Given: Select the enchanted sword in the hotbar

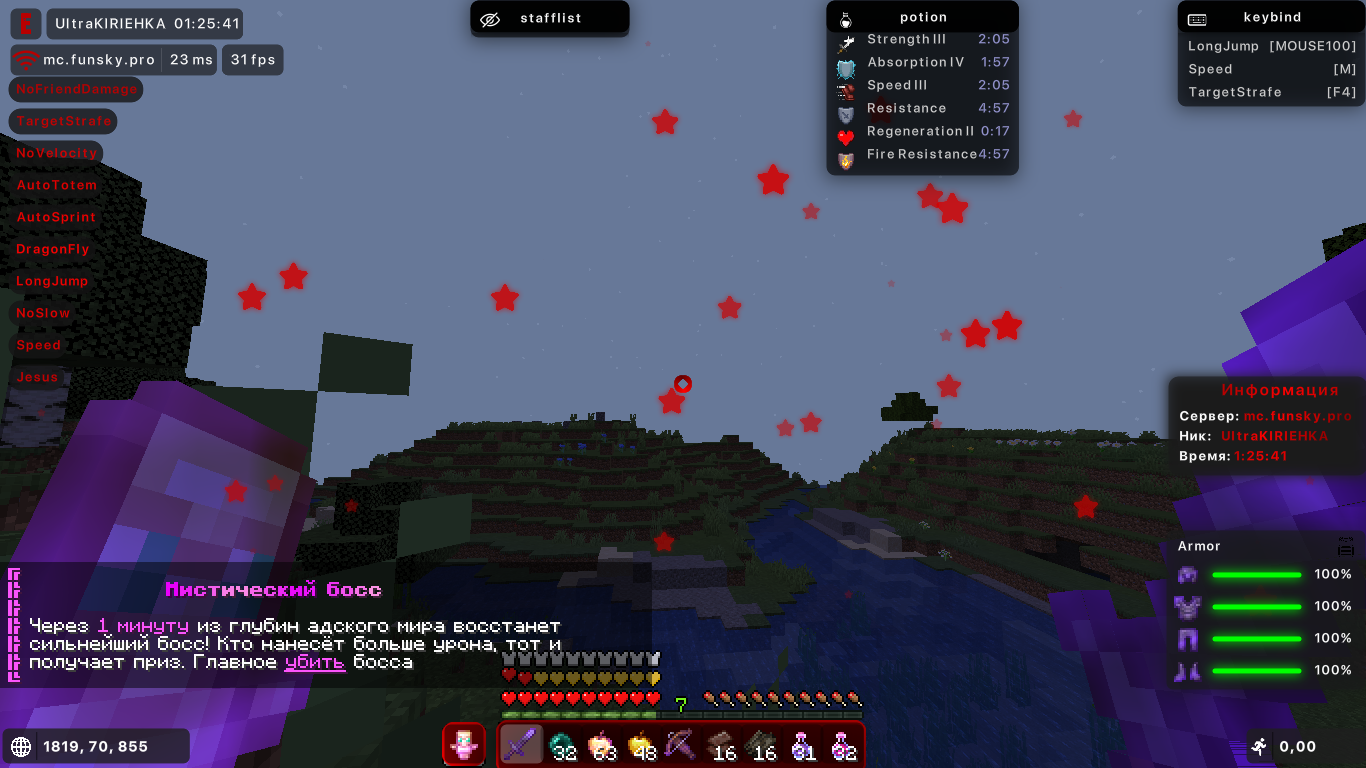Looking at the screenshot, I should click(x=522, y=745).
